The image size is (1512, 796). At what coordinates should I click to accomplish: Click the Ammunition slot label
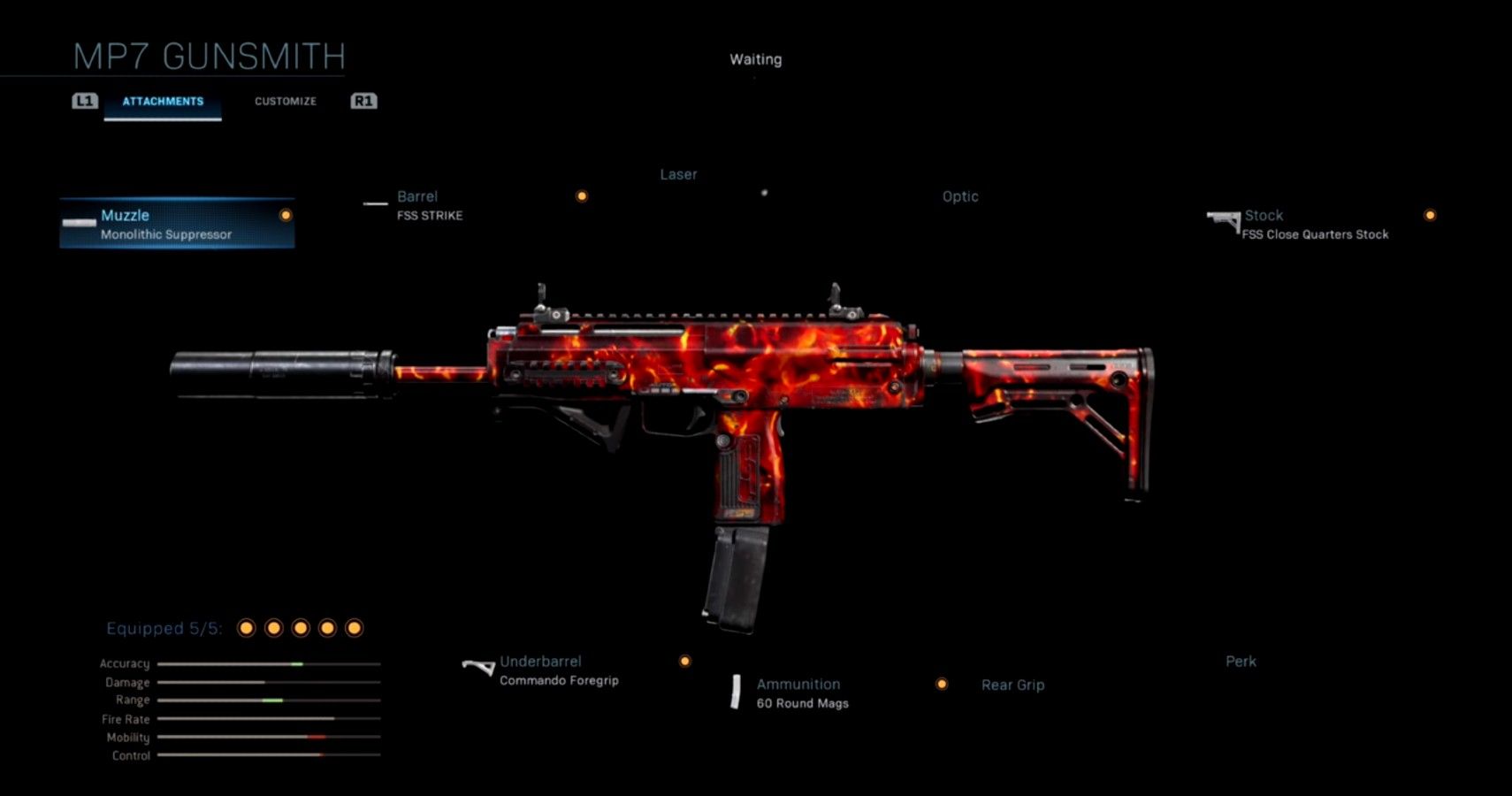[798, 684]
